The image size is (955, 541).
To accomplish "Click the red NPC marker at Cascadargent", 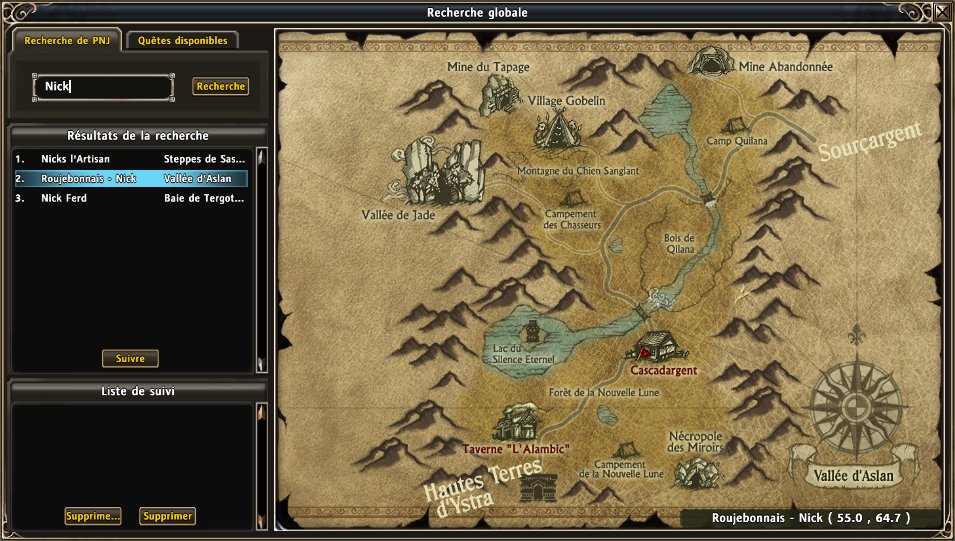I will [x=646, y=351].
